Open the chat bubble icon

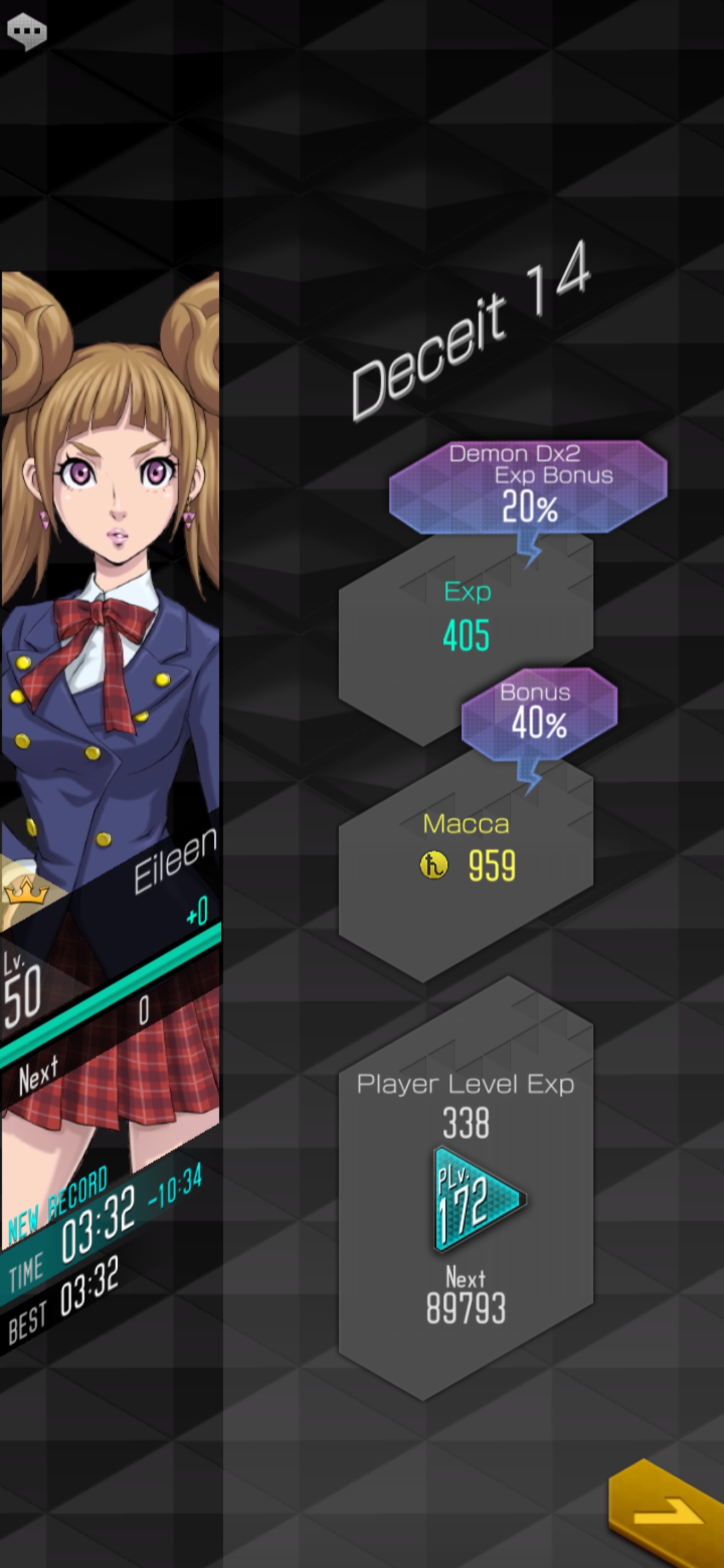(27, 31)
